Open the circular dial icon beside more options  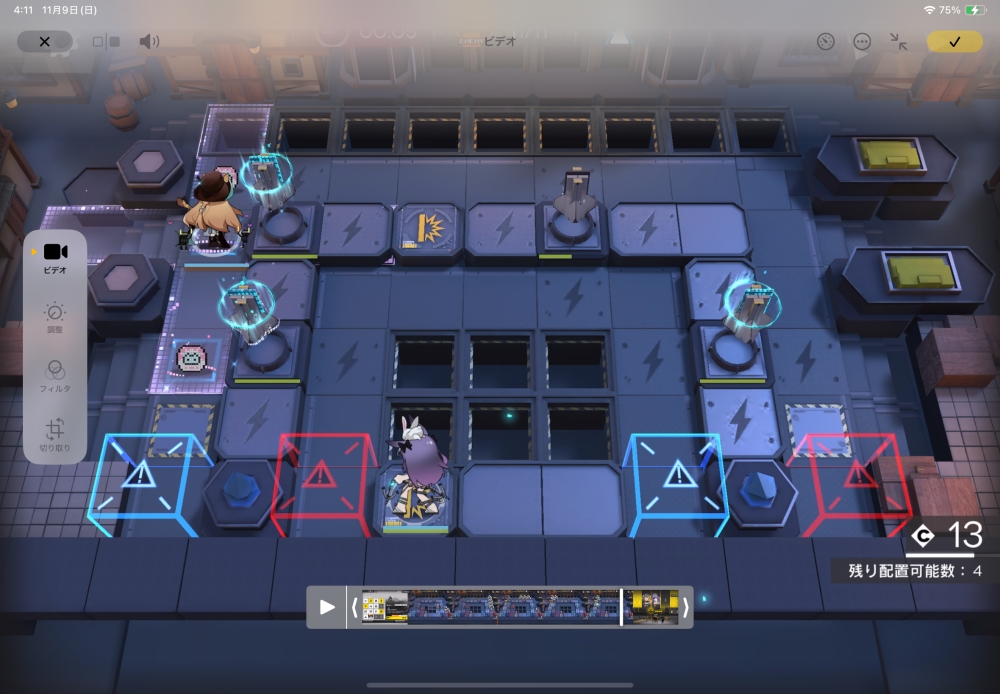coord(825,42)
